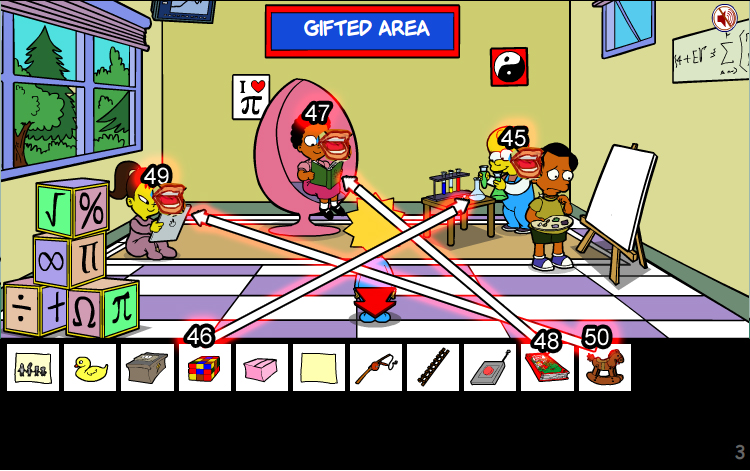Select the grey remote with red button
The image size is (750, 471).
tap(490, 368)
